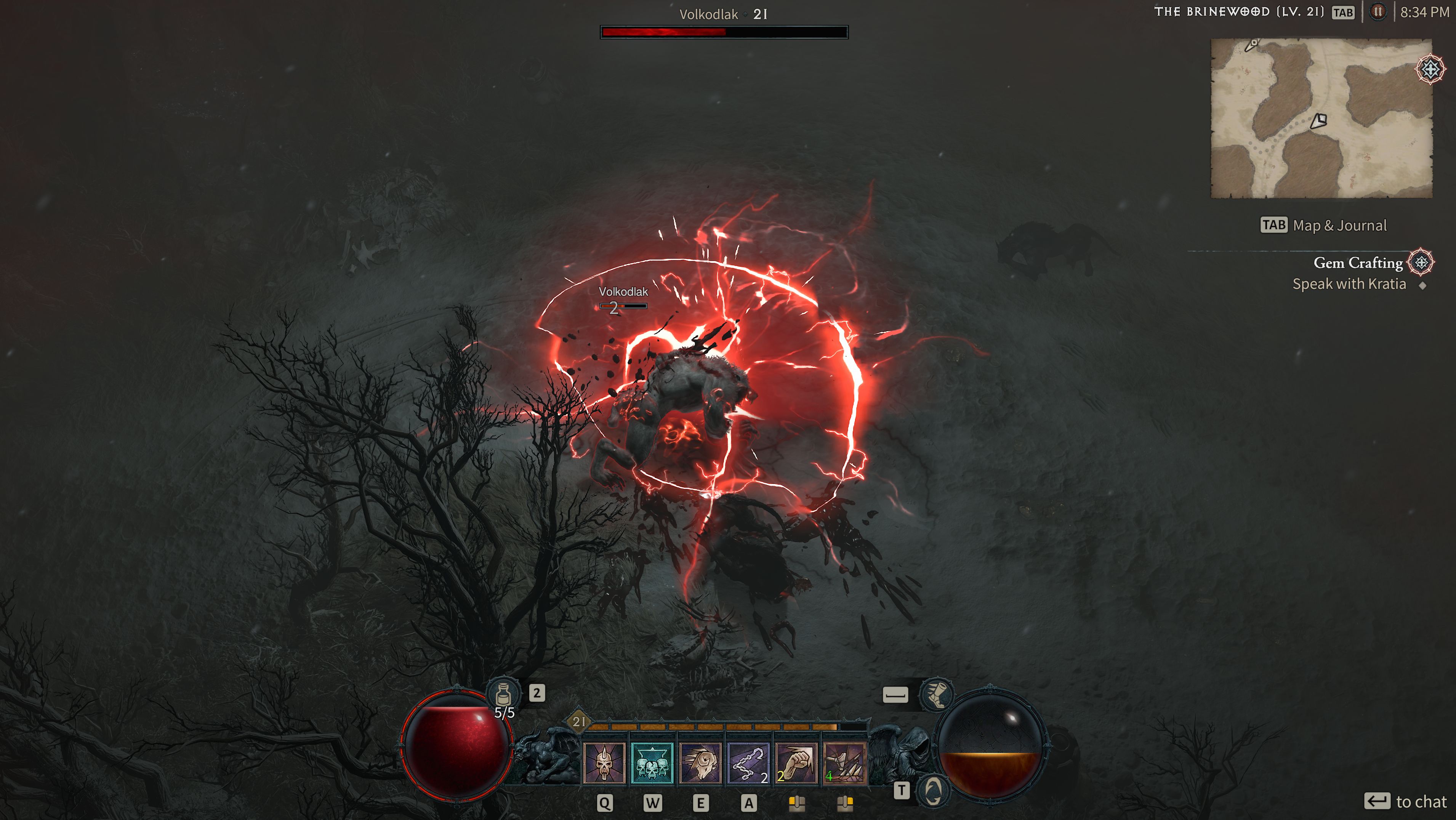Image resolution: width=1456 pixels, height=820 pixels.
Task: Use the teal three-skulls skill
Action: click(x=652, y=764)
